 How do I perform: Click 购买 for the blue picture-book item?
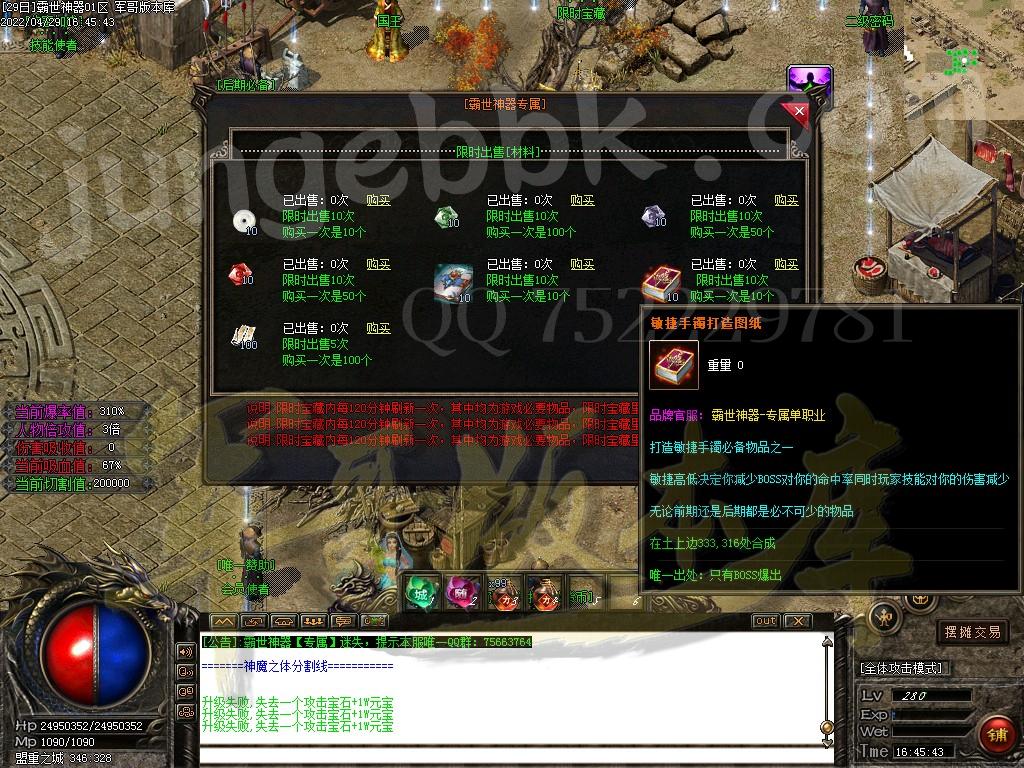[582, 265]
